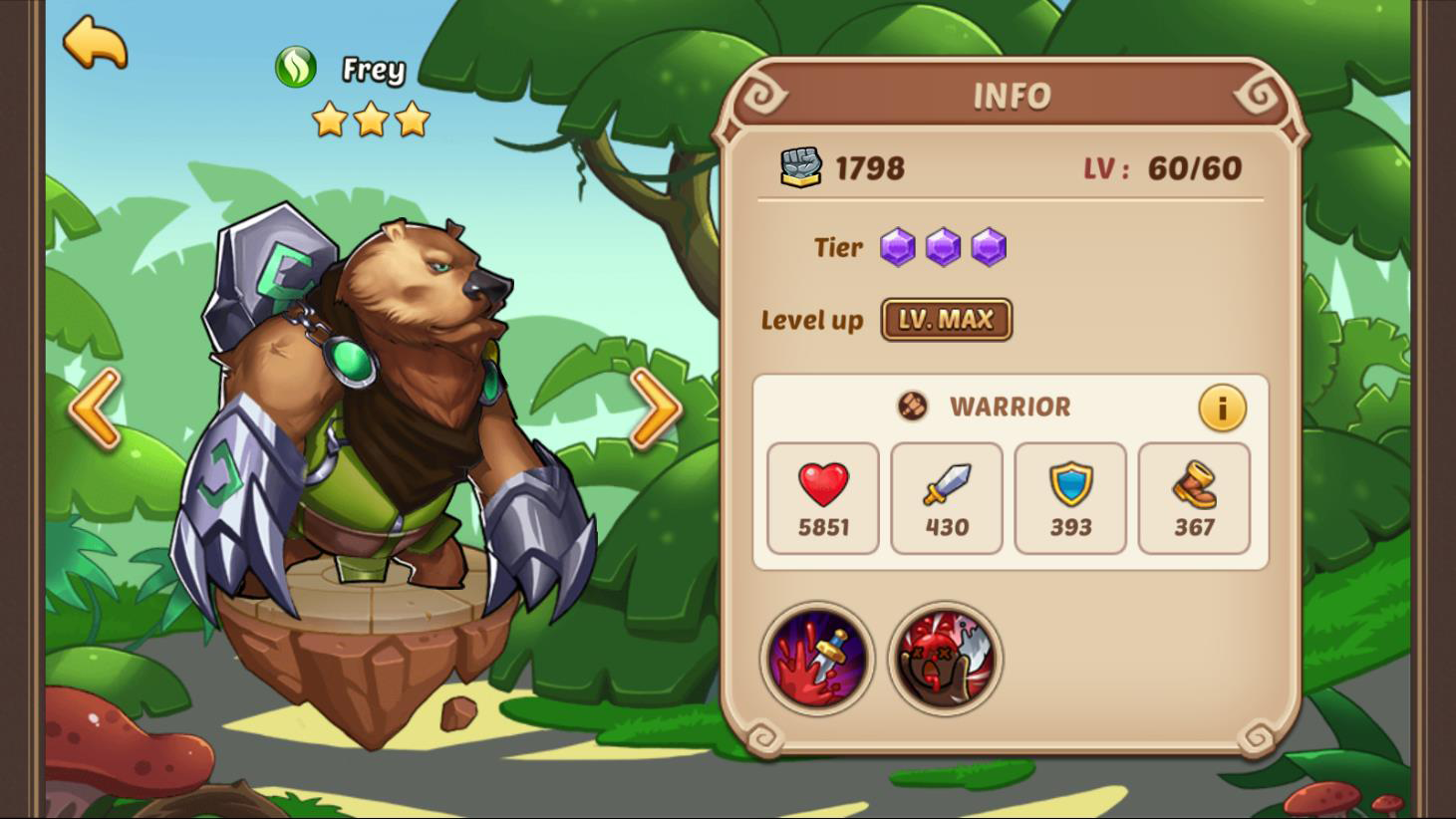Select the sword attack stat tile
The width and height of the screenshot is (1456, 819).
[946, 498]
